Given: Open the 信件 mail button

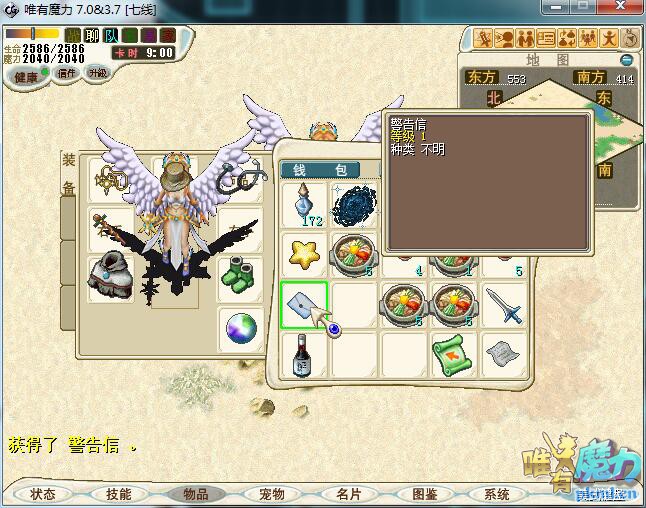Looking at the screenshot, I should pos(67,73).
